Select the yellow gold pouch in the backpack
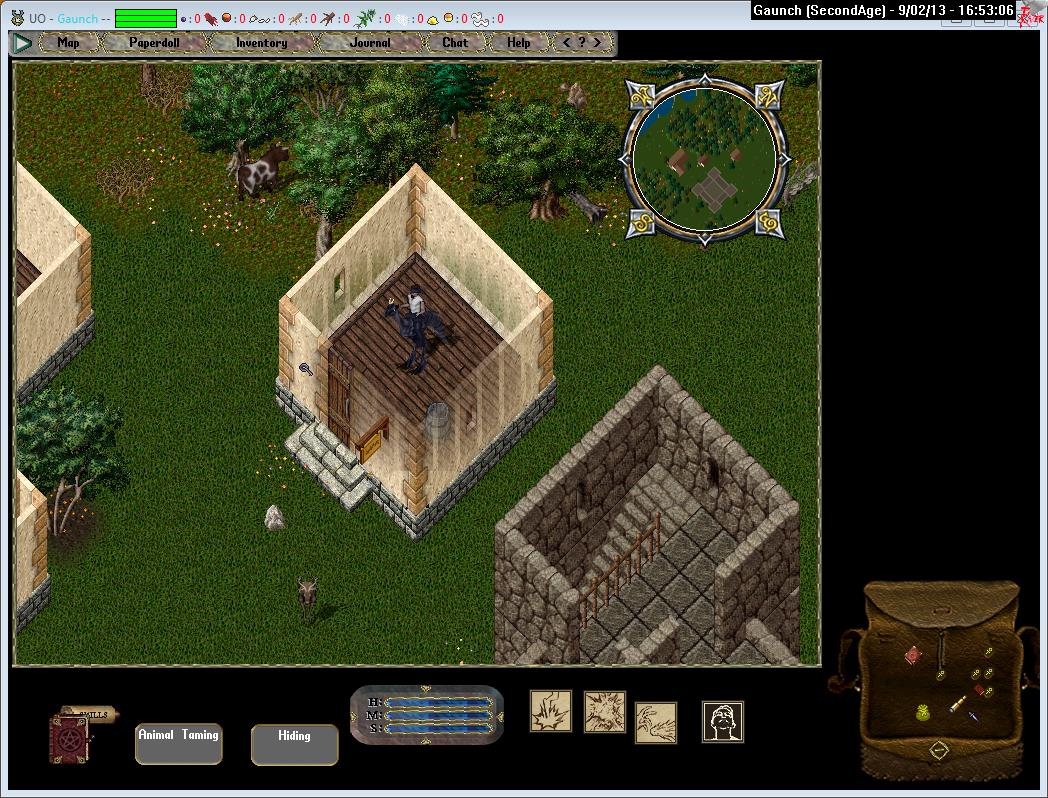The image size is (1048, 798). pyautogui.click(x=923, y=712)
